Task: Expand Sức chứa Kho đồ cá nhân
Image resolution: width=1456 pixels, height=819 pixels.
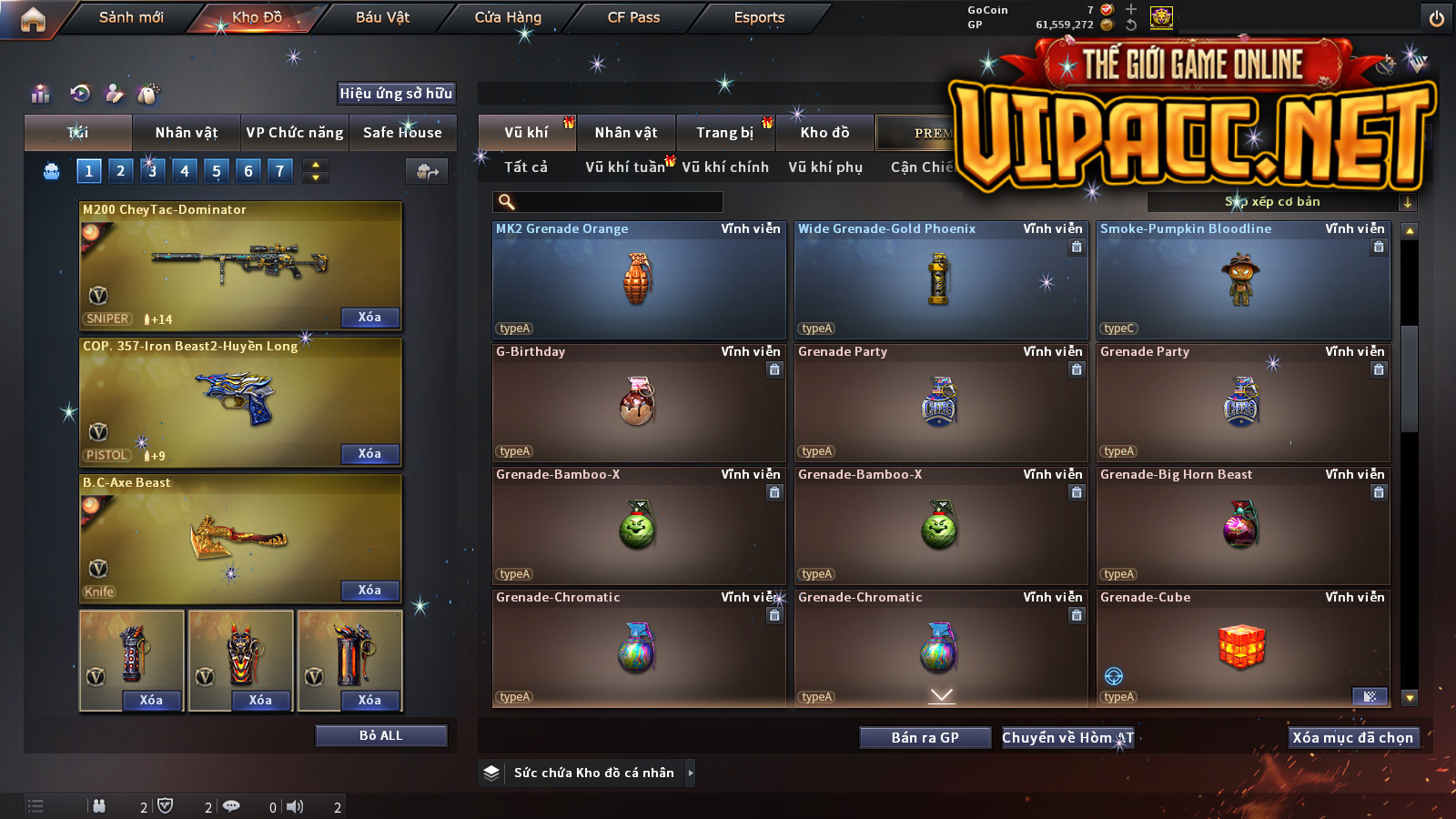Action: coord(691,773)
